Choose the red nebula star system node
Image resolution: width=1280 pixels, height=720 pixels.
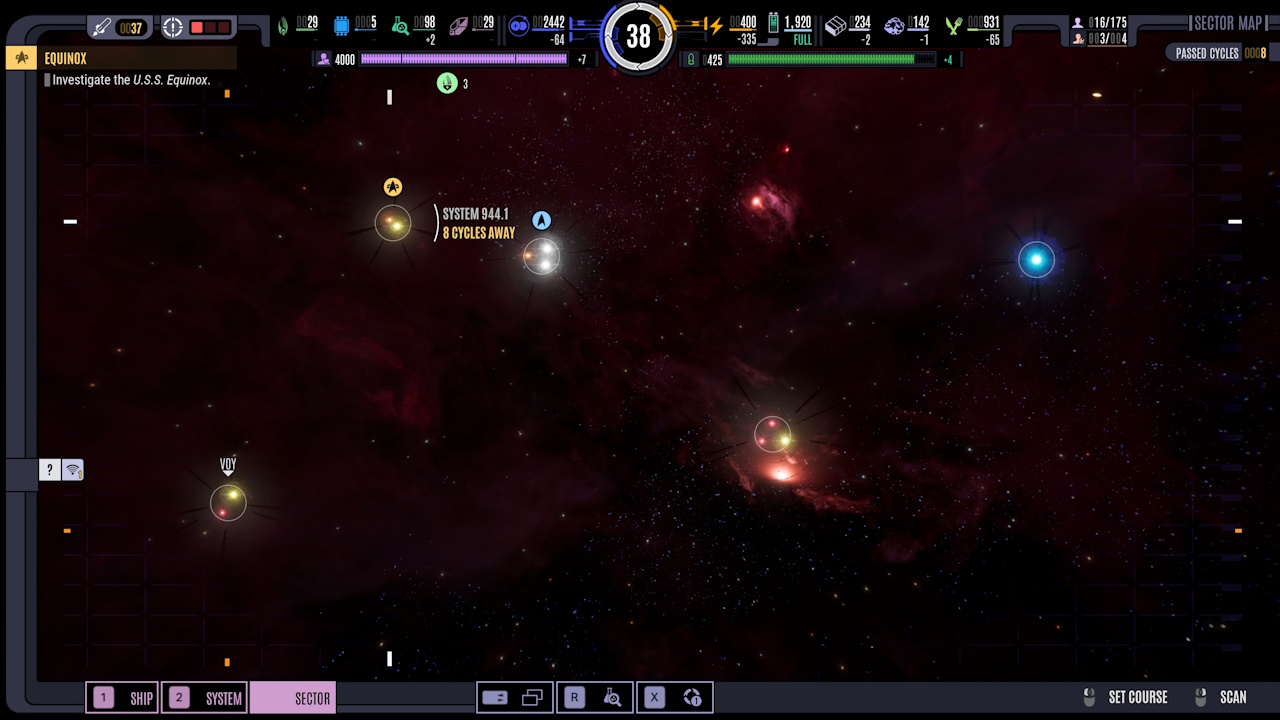click(773, 434)
